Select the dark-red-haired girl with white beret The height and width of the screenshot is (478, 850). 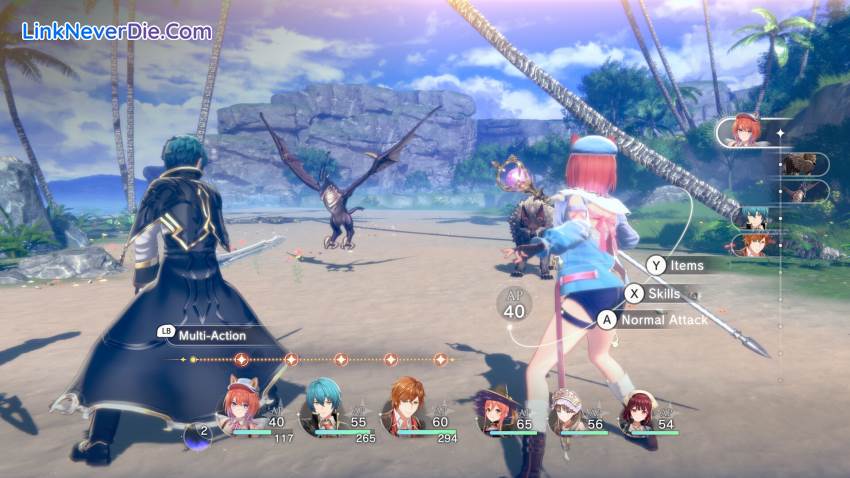pyautogui.click(x=636, y=410)
